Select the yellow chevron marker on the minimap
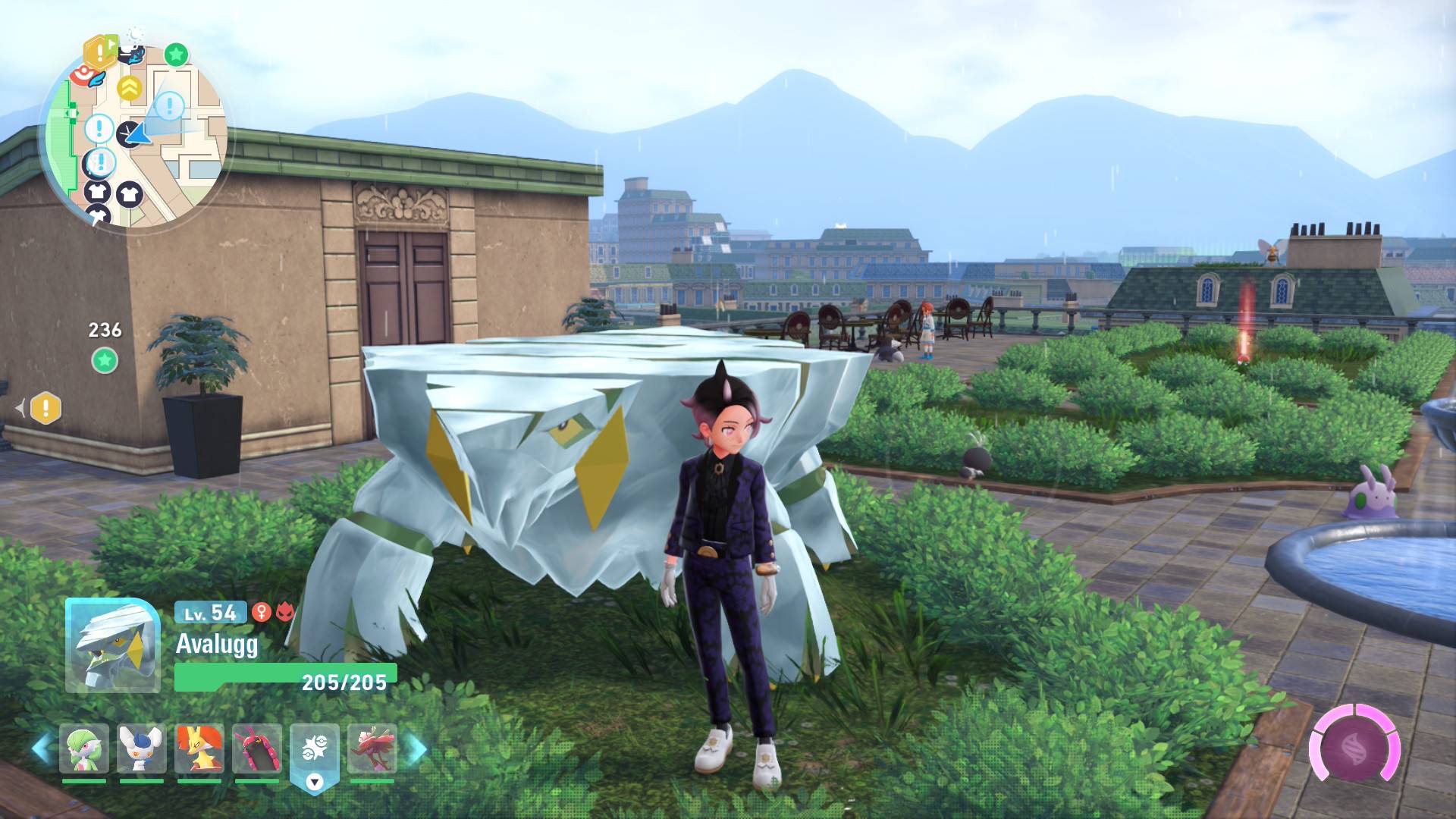 130,89
